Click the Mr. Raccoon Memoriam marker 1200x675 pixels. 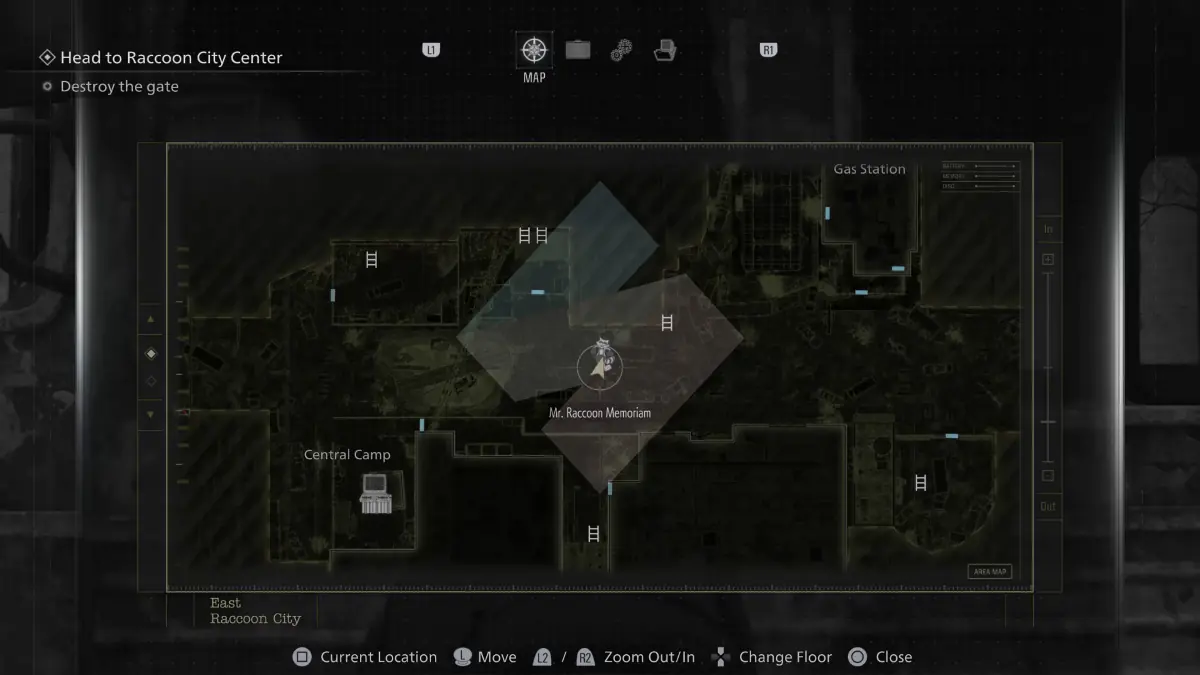coord(599,365)
